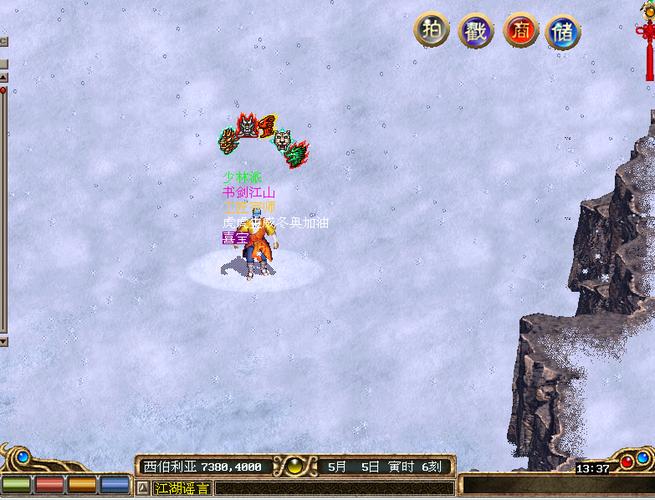Click the left sidebar scroll-down arrow
The width and height of the screenshot is (655, 500).
3,341
